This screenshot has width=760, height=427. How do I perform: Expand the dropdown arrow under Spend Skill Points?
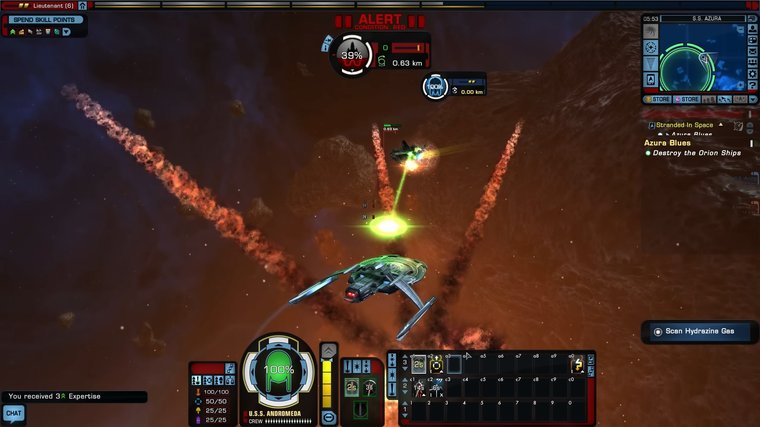coord(66,32)
